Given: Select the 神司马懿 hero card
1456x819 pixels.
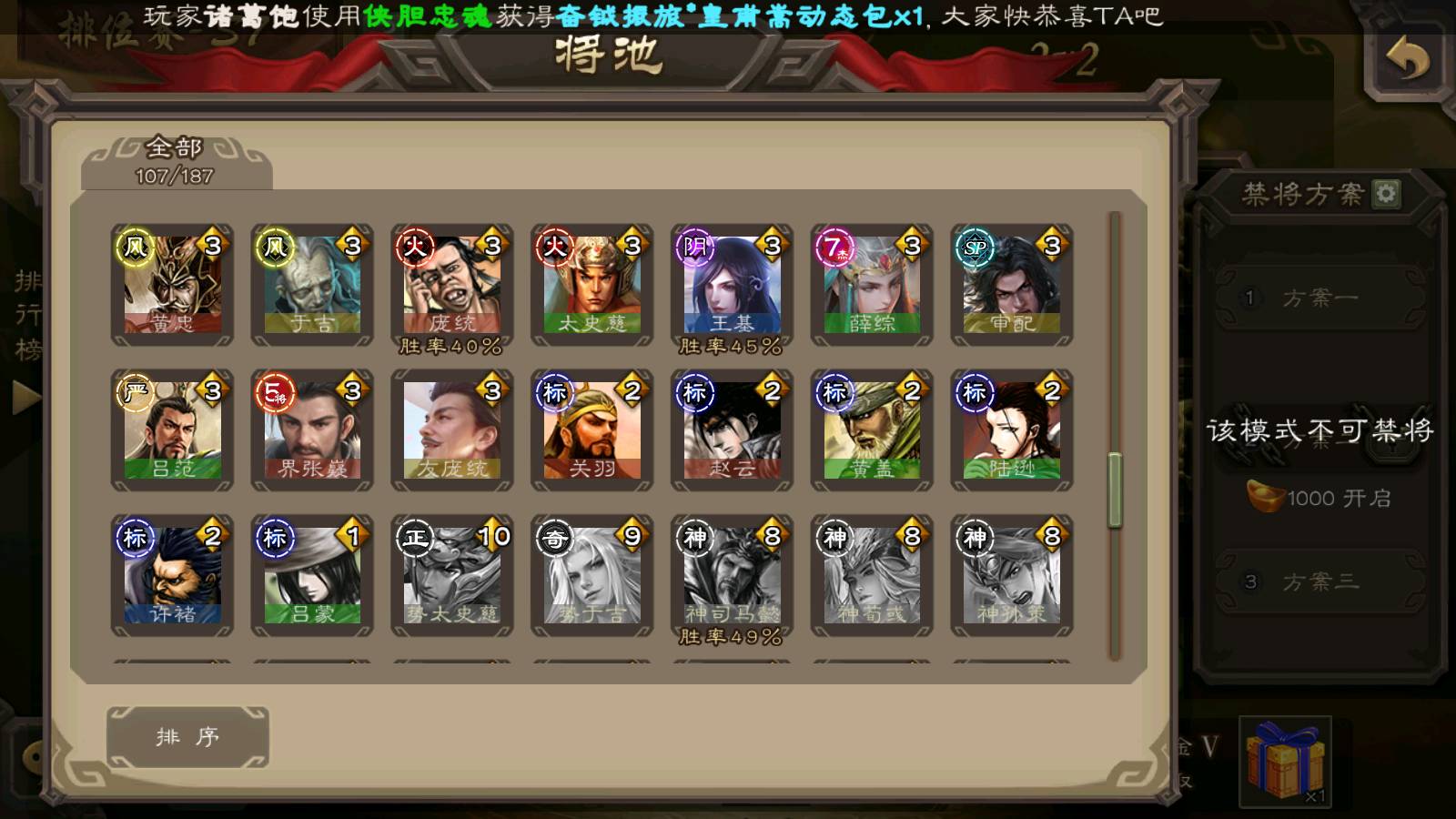Looking at the screenshot, I should click(x=733, y=575).
